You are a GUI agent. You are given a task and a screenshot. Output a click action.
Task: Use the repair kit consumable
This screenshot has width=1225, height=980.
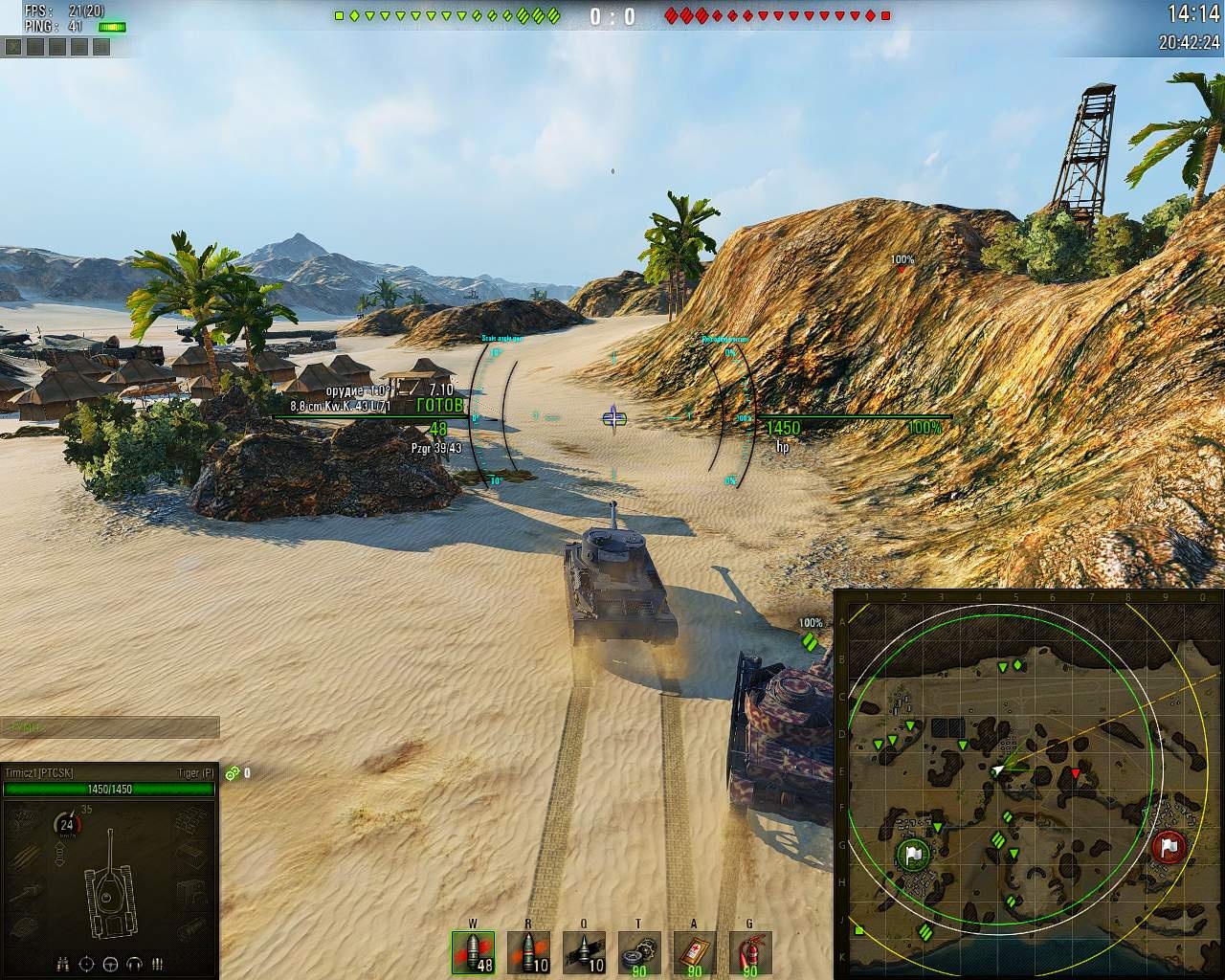pyautogui.click(x=638, y=952)
